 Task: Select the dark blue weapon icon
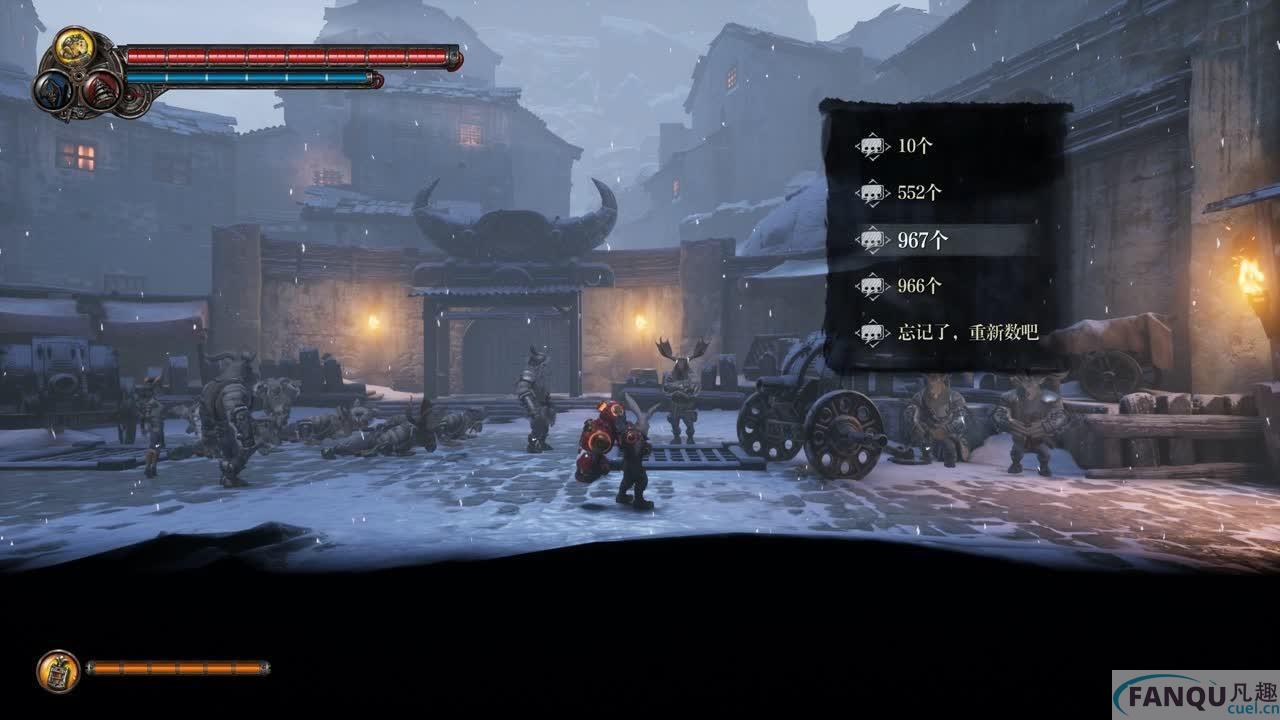pos(51,91)
